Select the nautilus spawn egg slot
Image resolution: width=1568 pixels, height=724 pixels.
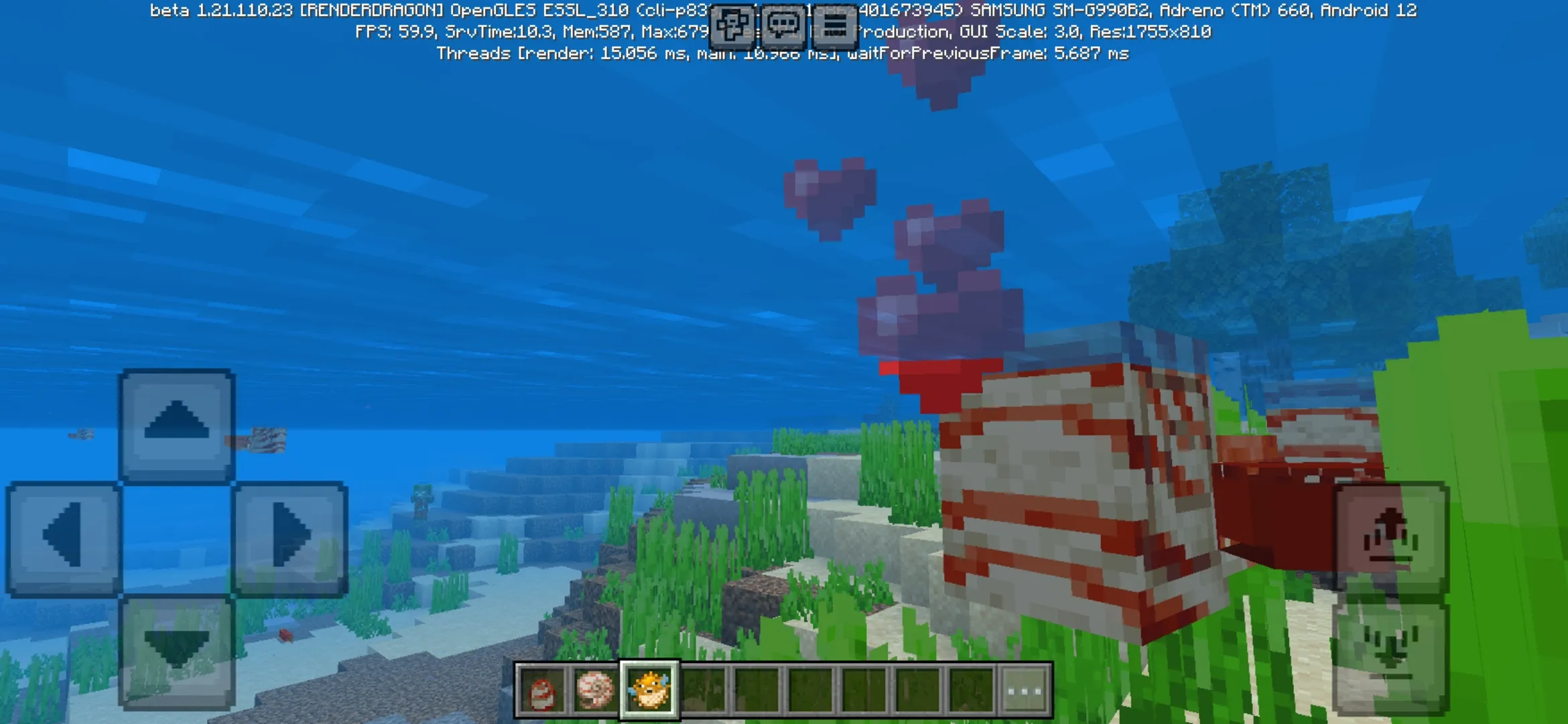(x=542, y=690)
